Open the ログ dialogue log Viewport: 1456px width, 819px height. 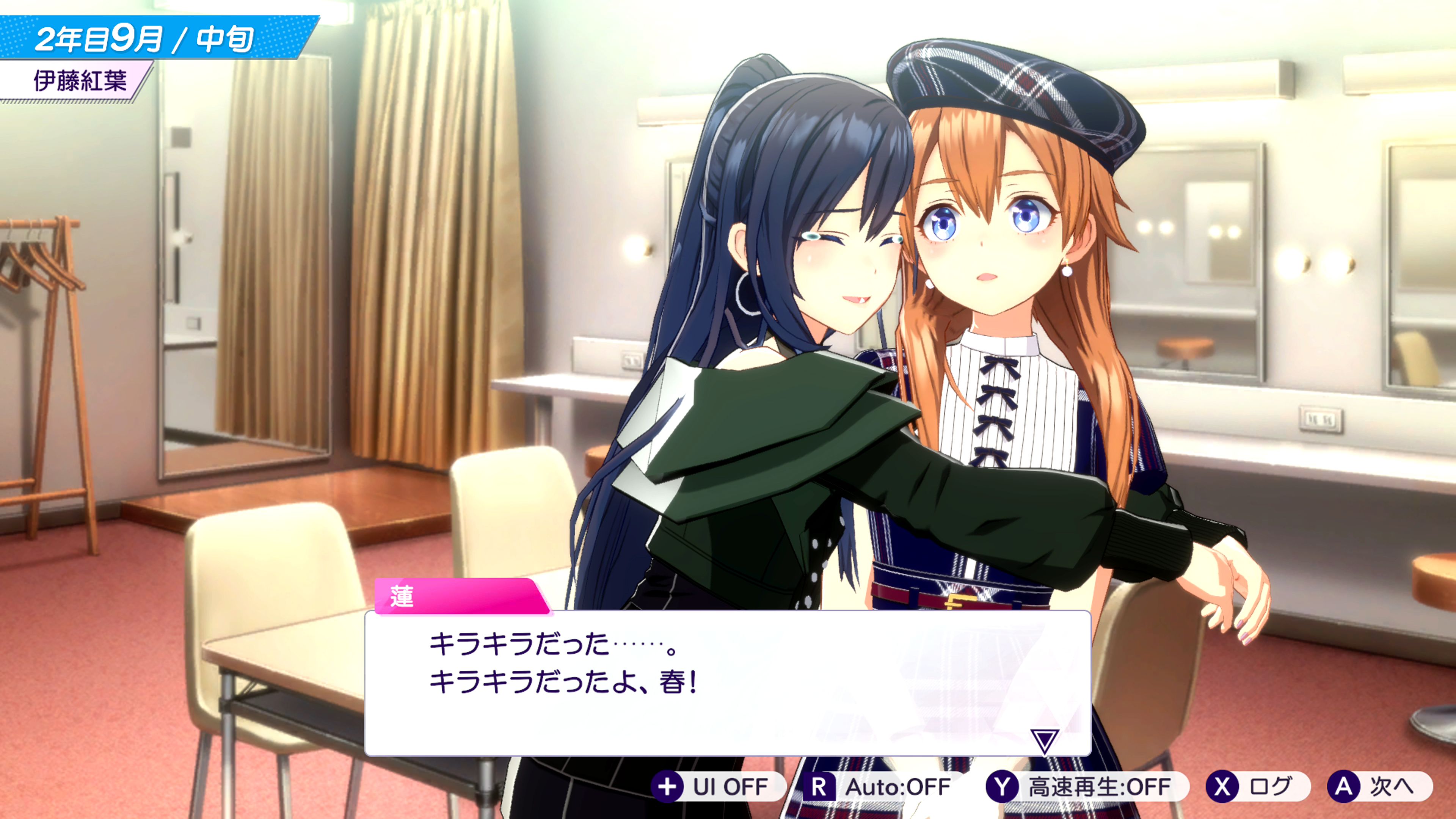coord(1257,786)
